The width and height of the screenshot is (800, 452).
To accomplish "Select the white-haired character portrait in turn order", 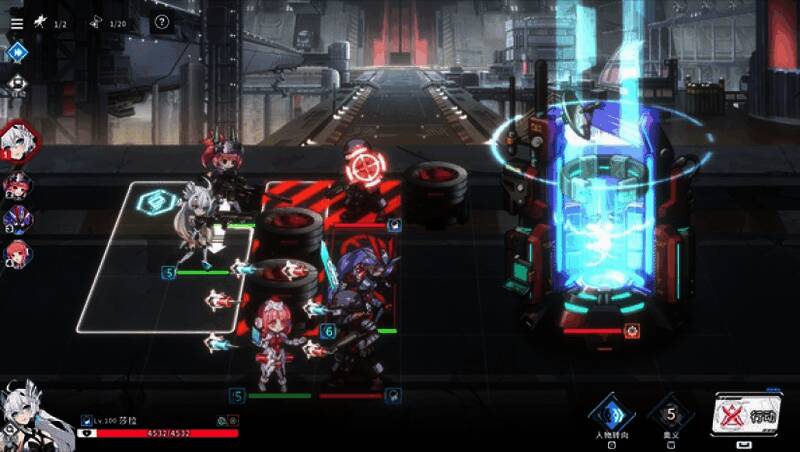I will coord(18,140).
